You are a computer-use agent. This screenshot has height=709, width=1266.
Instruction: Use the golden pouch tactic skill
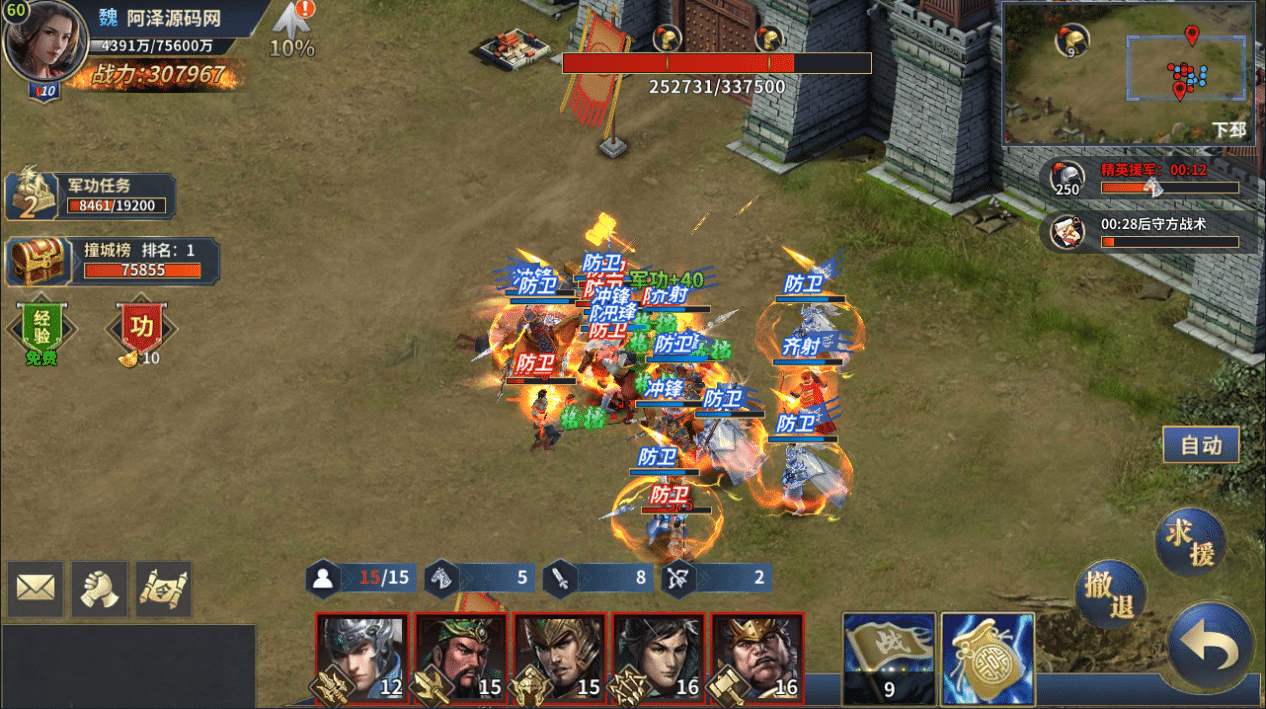click(x=988, y=657)
